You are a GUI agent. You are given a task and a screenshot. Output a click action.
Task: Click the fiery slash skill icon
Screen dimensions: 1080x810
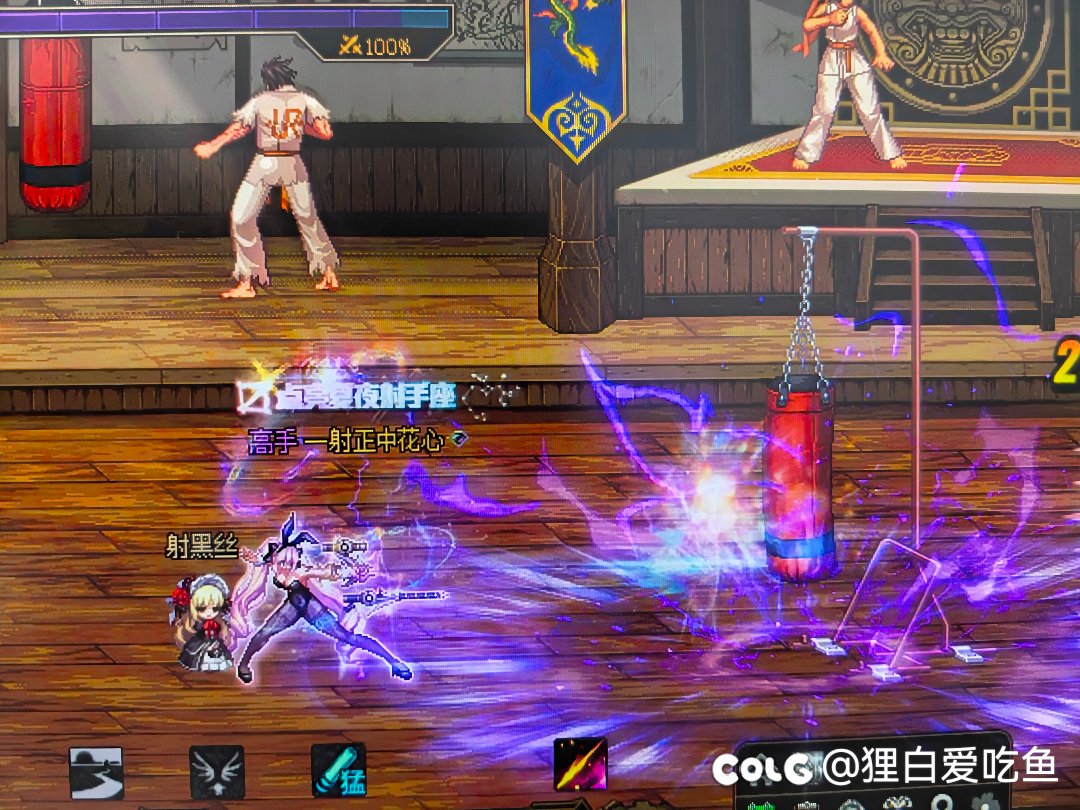[x=581, y=764]
